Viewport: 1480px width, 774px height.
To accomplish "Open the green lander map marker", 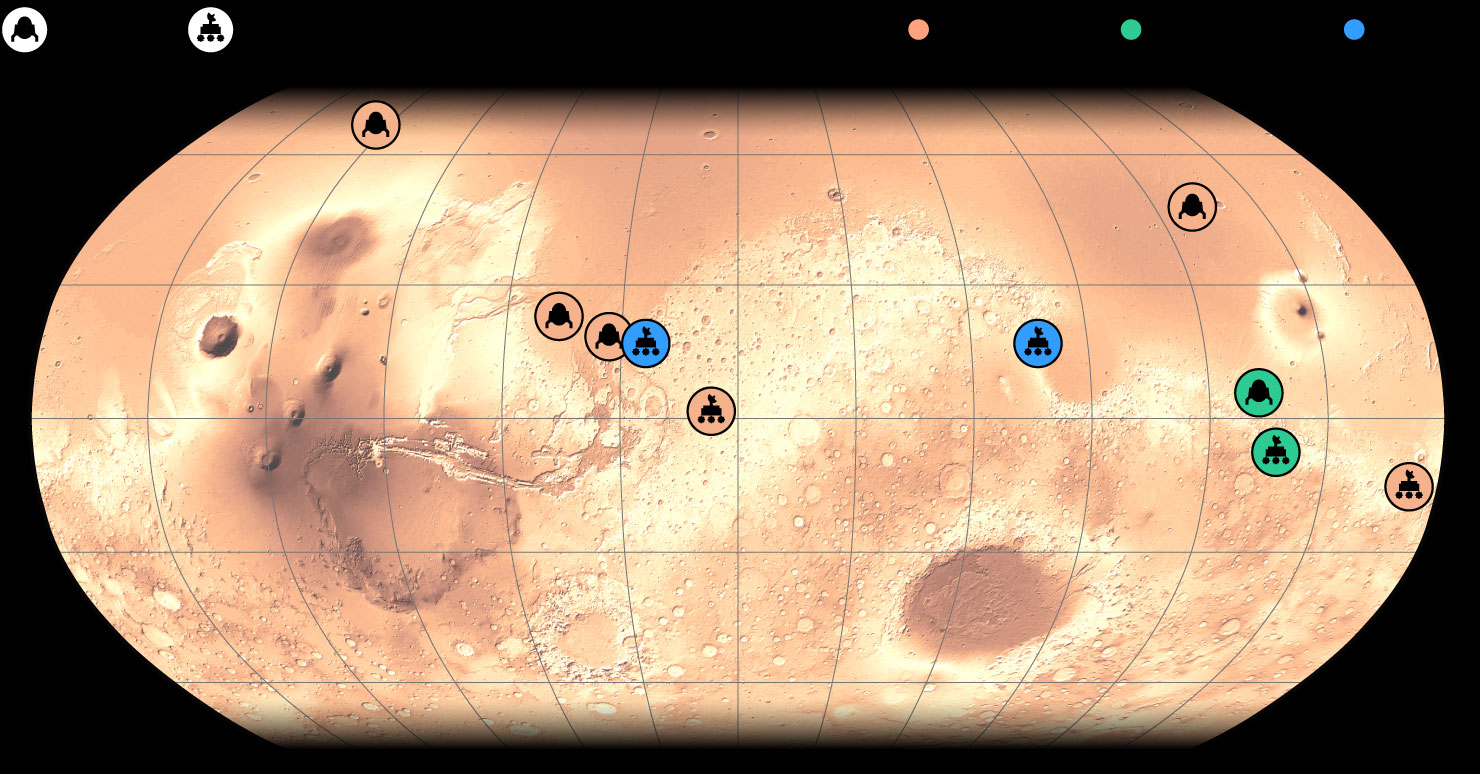I will 1258,393.
